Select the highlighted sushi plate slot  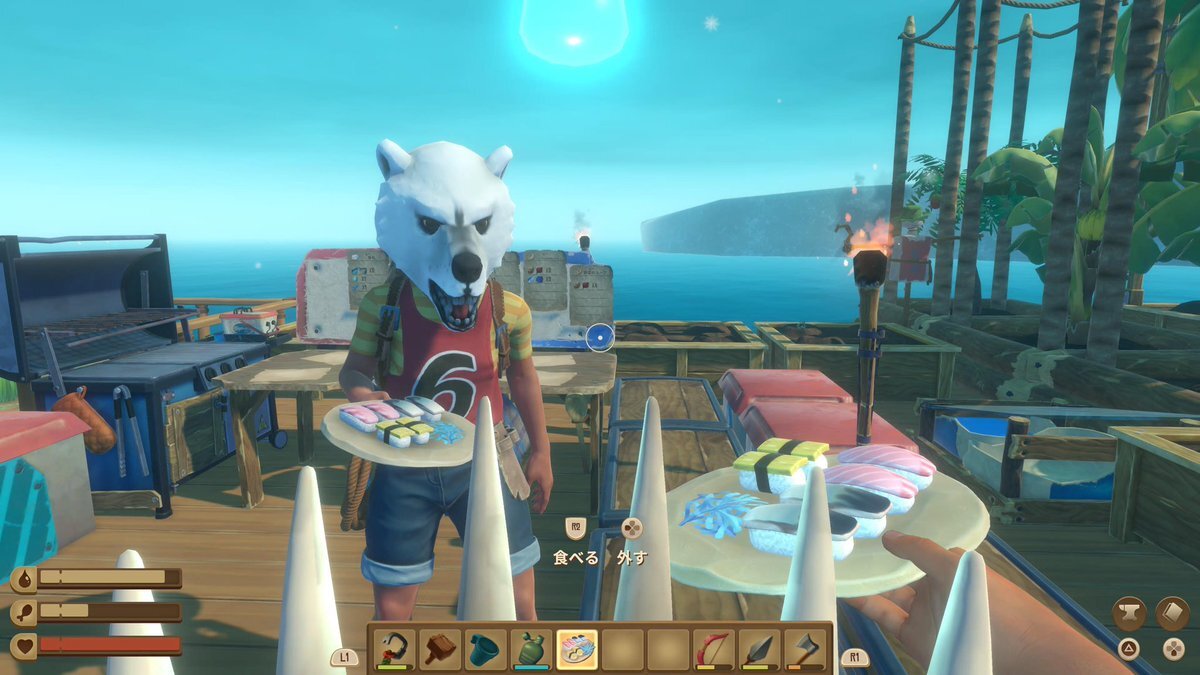(577, 649)
